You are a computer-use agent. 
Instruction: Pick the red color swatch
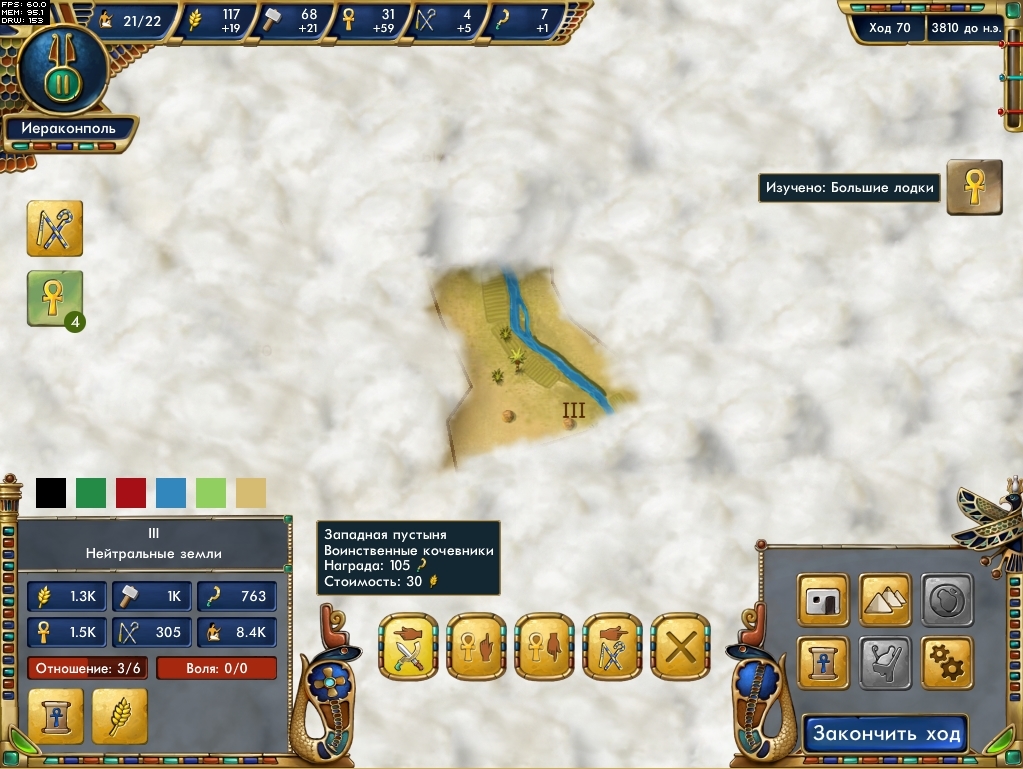pyautogui.click(x=131, y=493)
